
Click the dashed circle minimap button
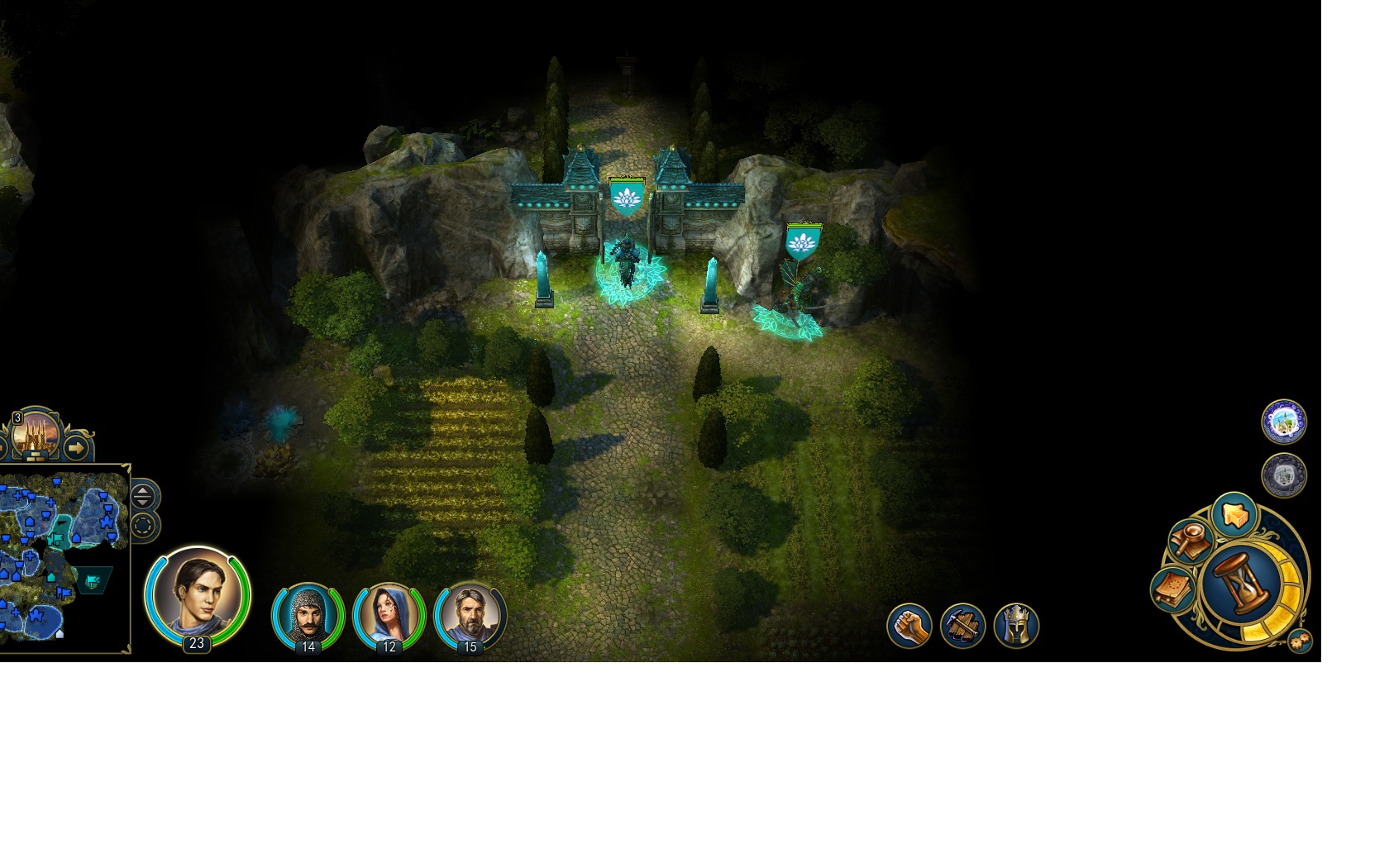(x=143, y=526)
